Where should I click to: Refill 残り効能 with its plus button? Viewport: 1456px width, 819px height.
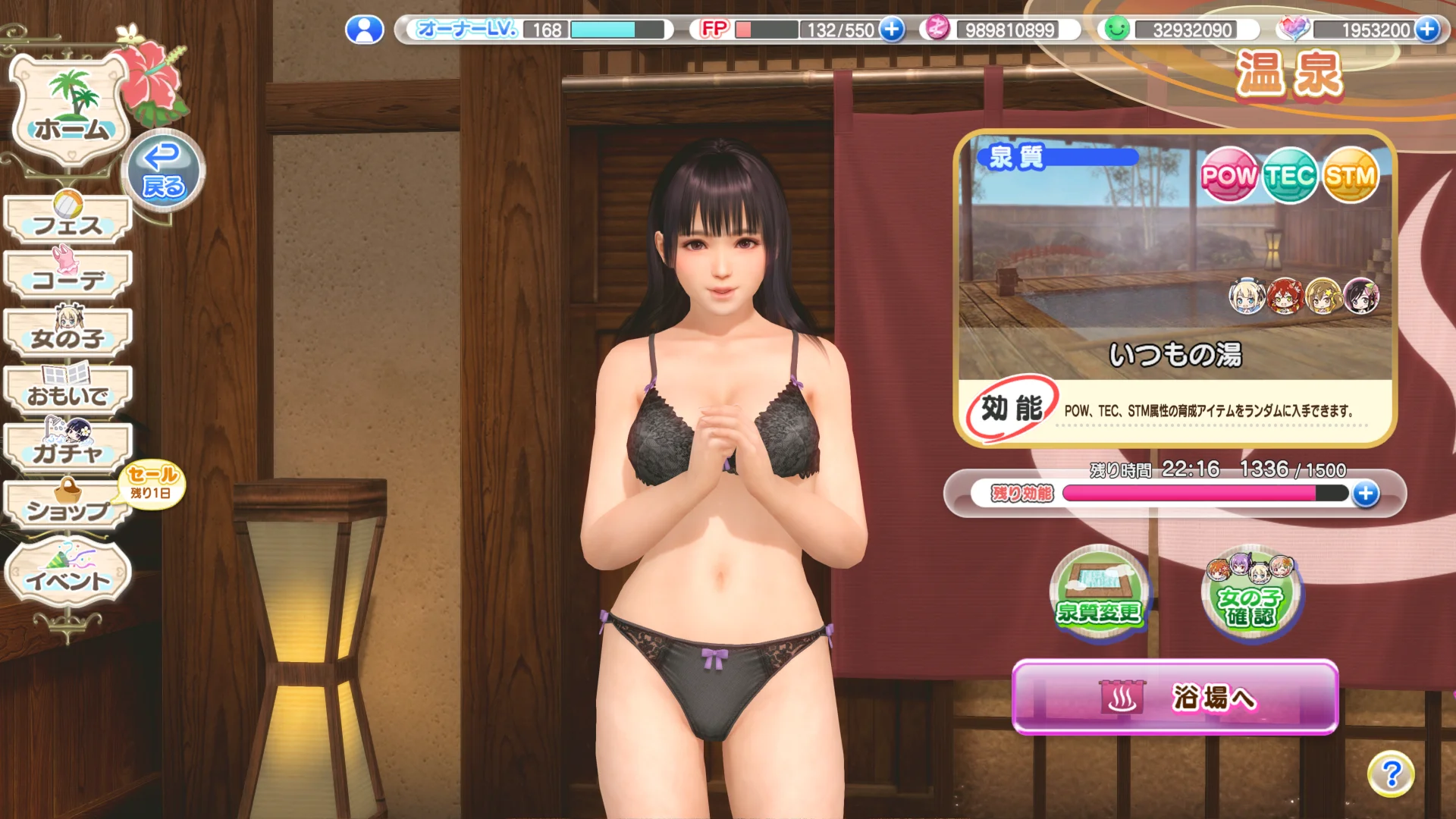coord(1366,494)
